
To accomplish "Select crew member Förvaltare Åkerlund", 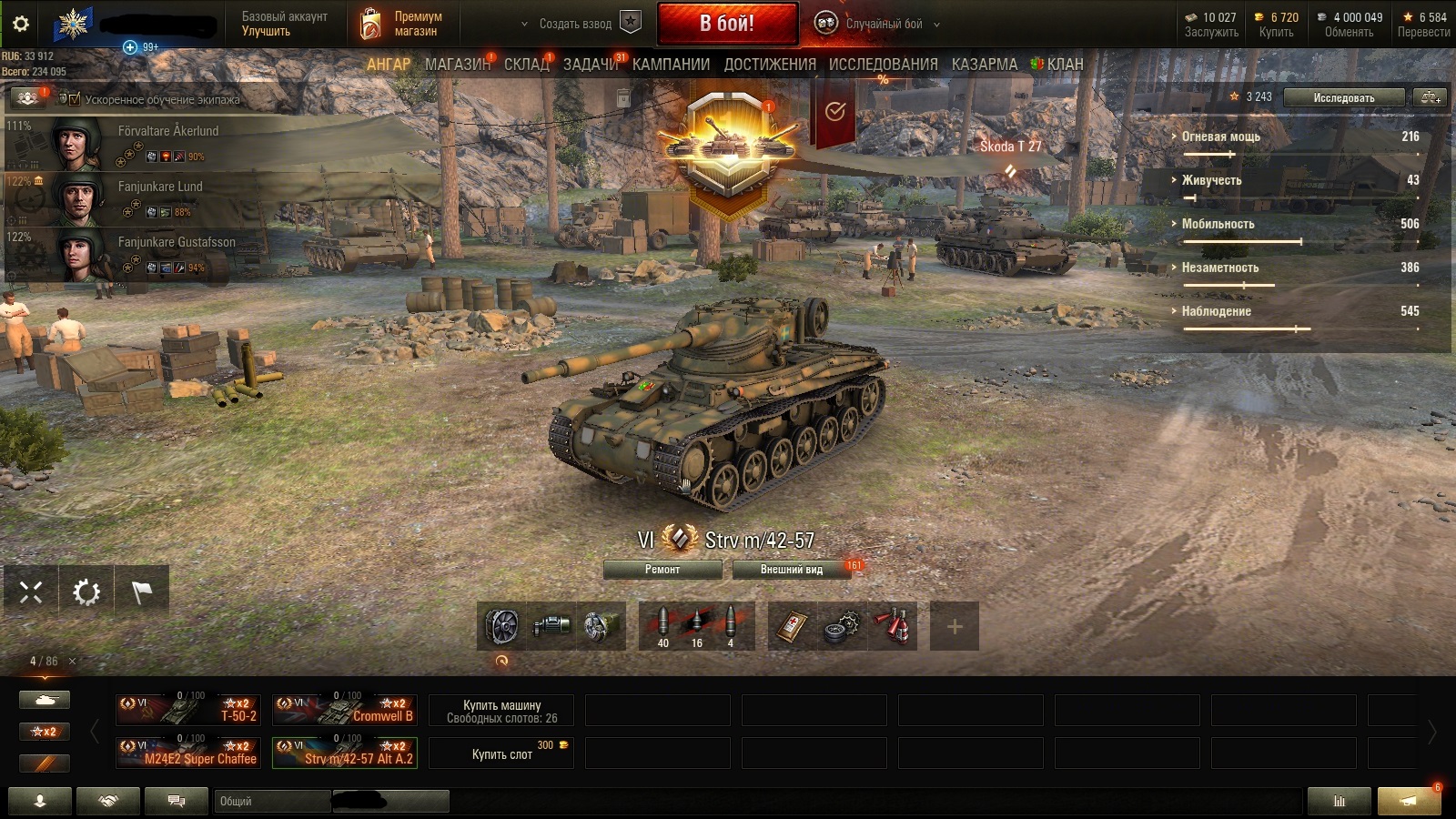I will tap(168, 131).
